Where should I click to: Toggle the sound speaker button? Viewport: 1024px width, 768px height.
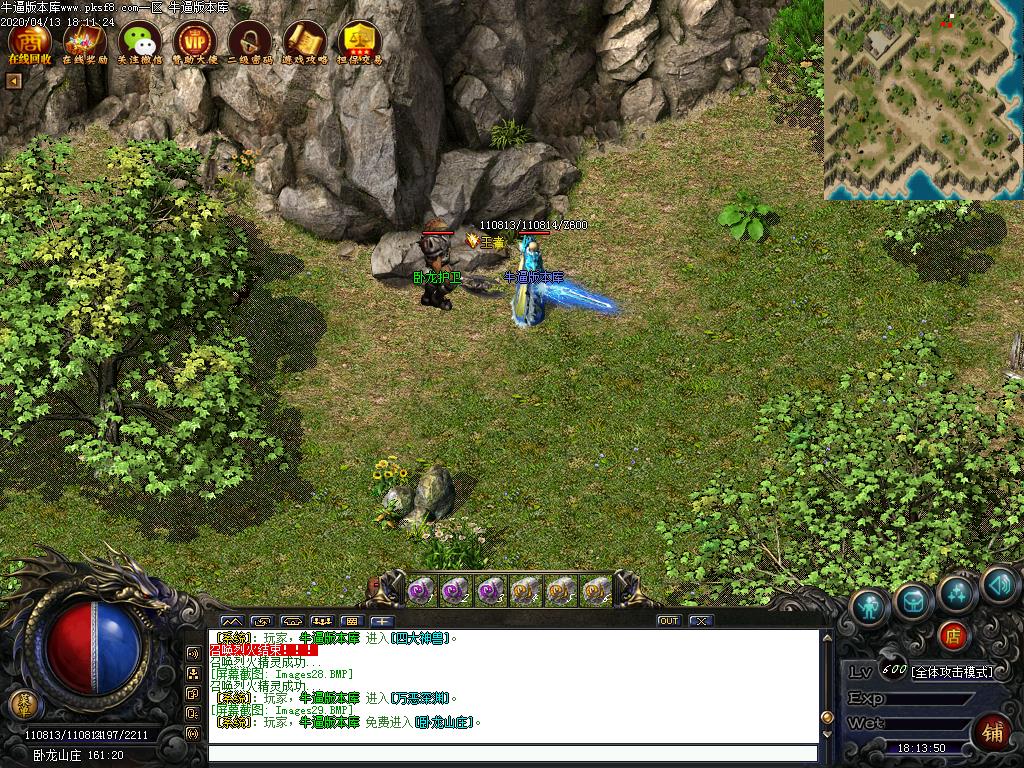point(999,584)
